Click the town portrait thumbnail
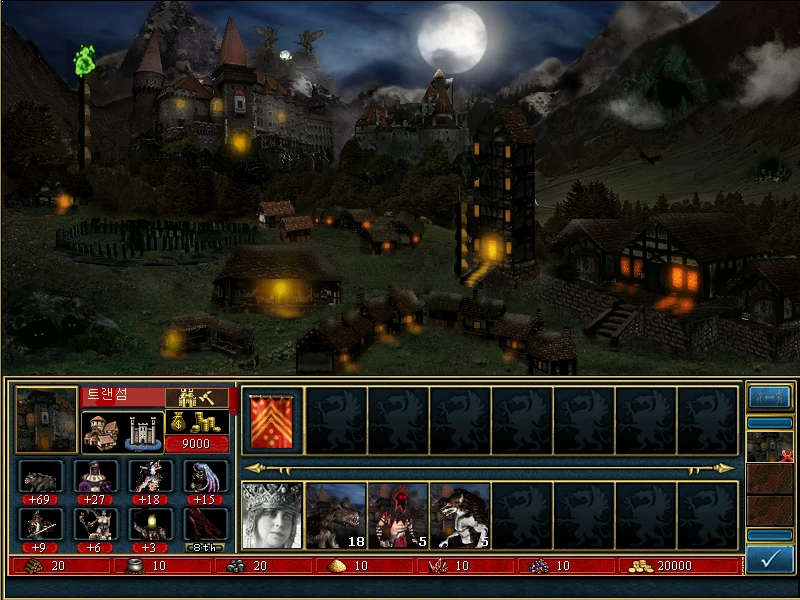The height and width of the screenshot is (600, 800). [47, 420]
